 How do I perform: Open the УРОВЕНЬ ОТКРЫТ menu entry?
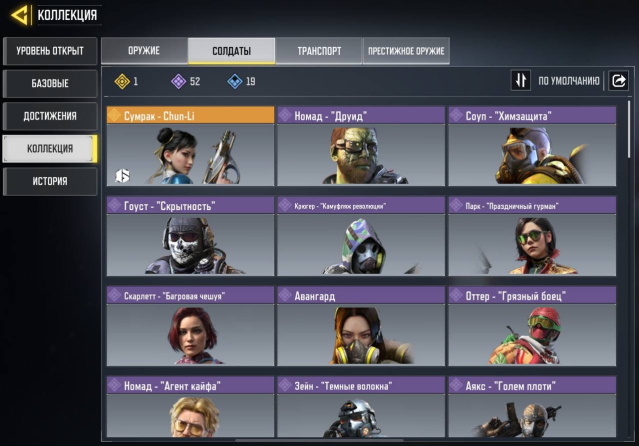50,50
